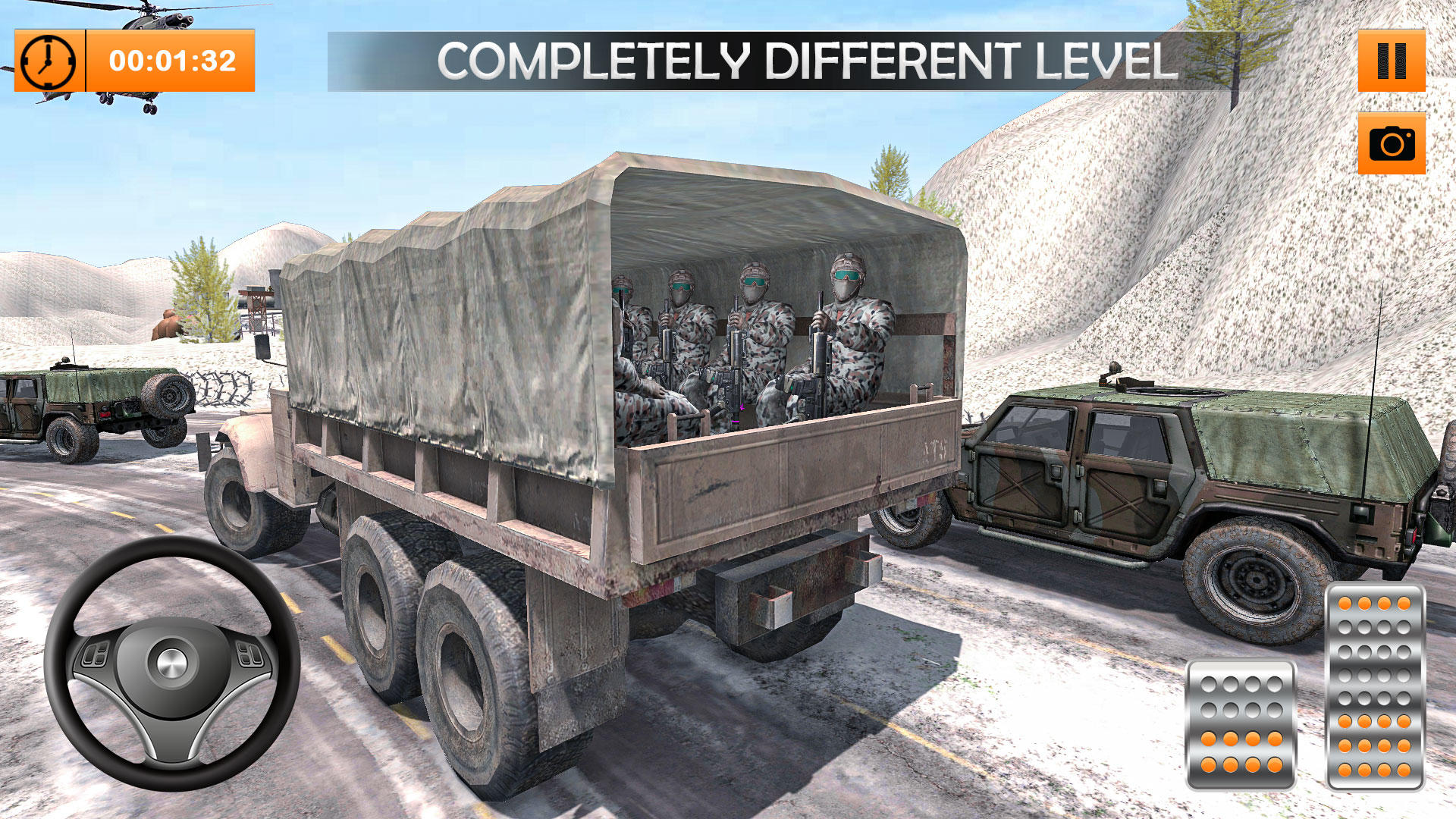Viewport: 1456px width, 819px height.
Task: Click the clock timer icon
Action: (47, 59)
